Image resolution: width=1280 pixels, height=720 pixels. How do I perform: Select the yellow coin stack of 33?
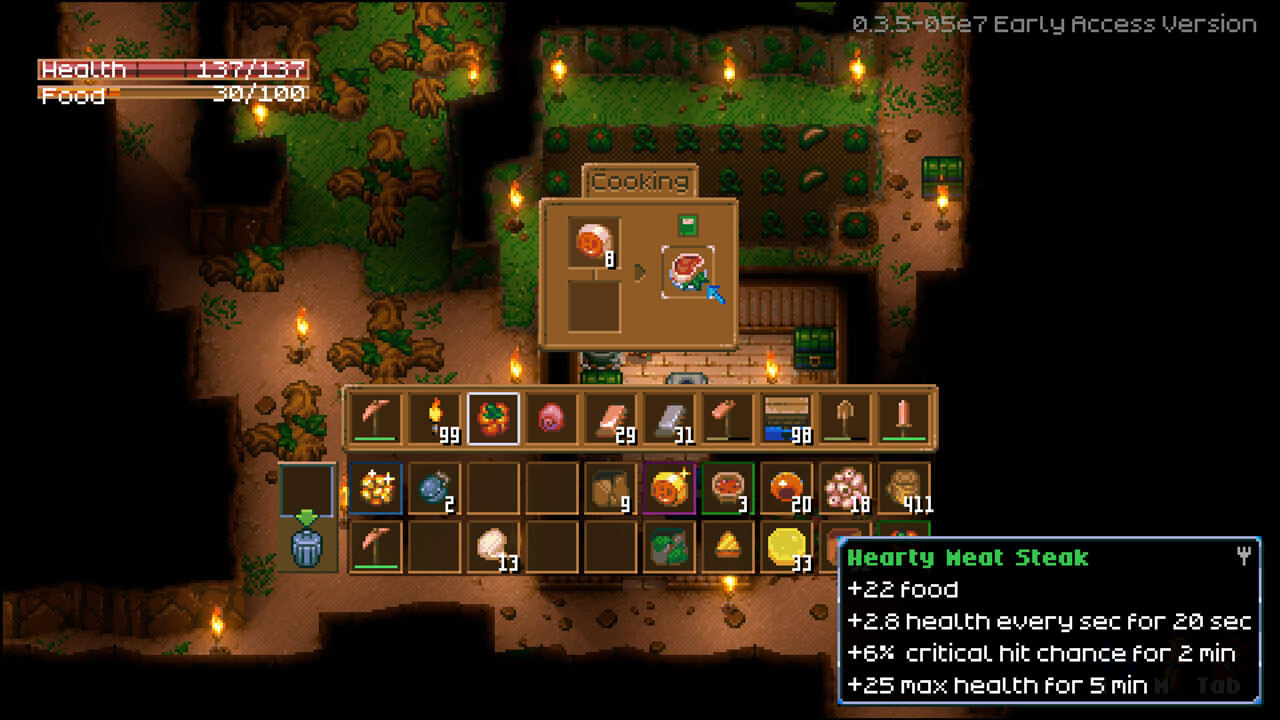[x=786, y=546]
